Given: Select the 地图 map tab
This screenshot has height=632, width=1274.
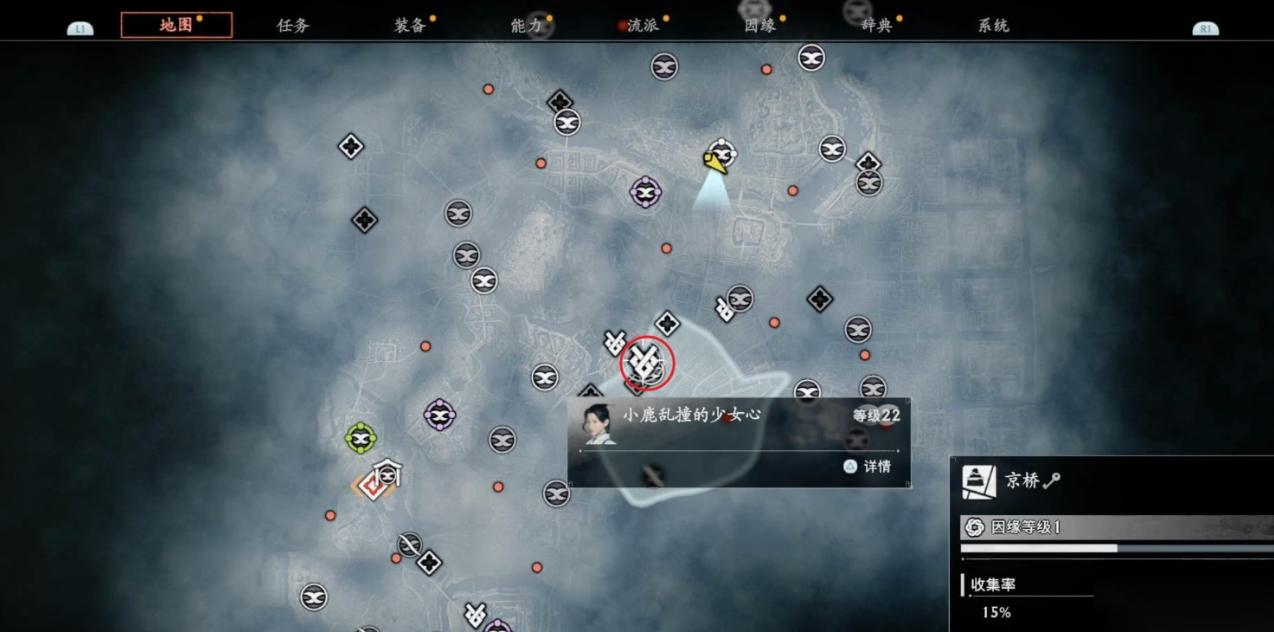Looking at the screenshot, I should [176, 25].
